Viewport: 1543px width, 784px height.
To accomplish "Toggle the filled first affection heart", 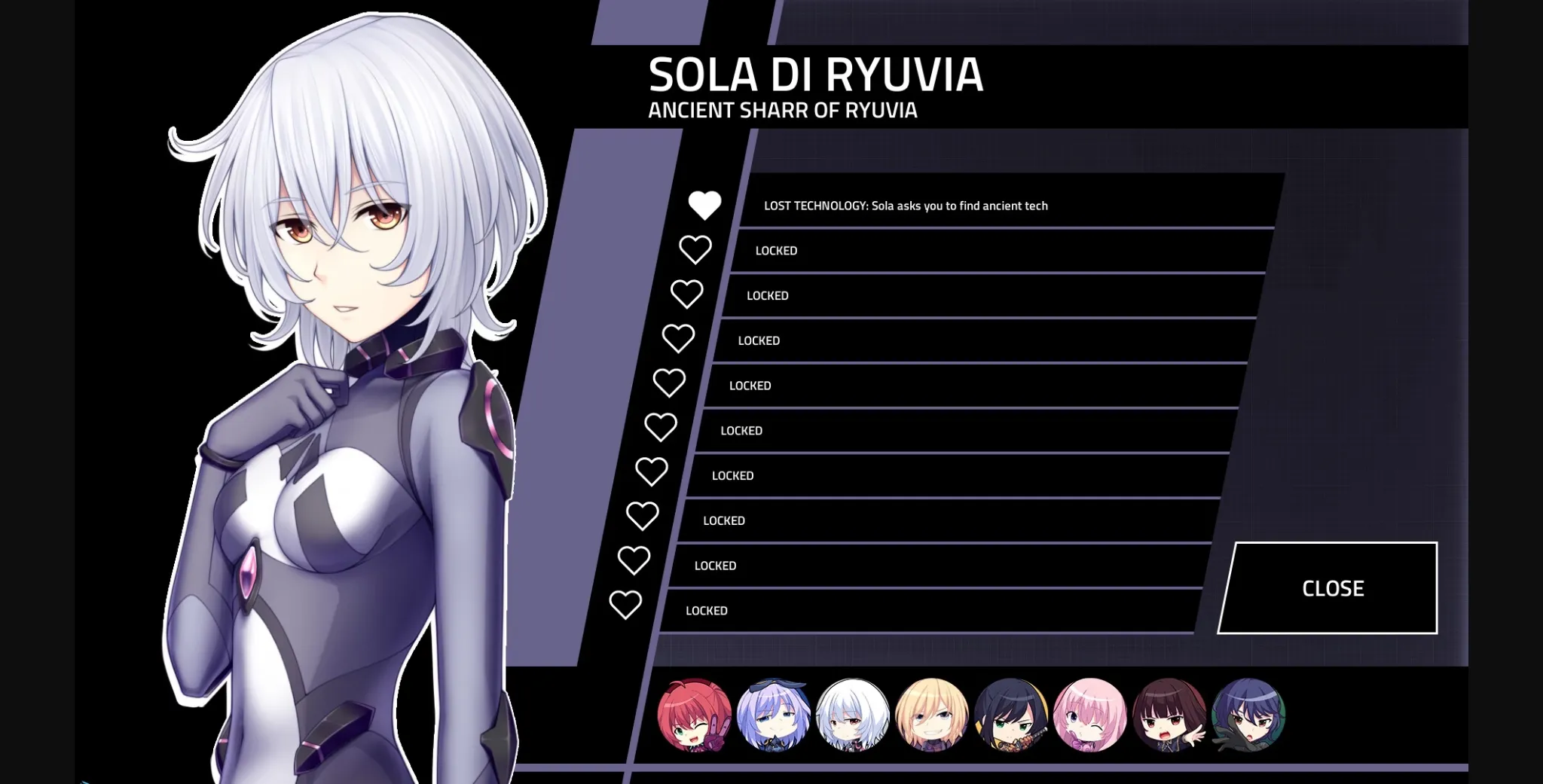I will 705,205.
